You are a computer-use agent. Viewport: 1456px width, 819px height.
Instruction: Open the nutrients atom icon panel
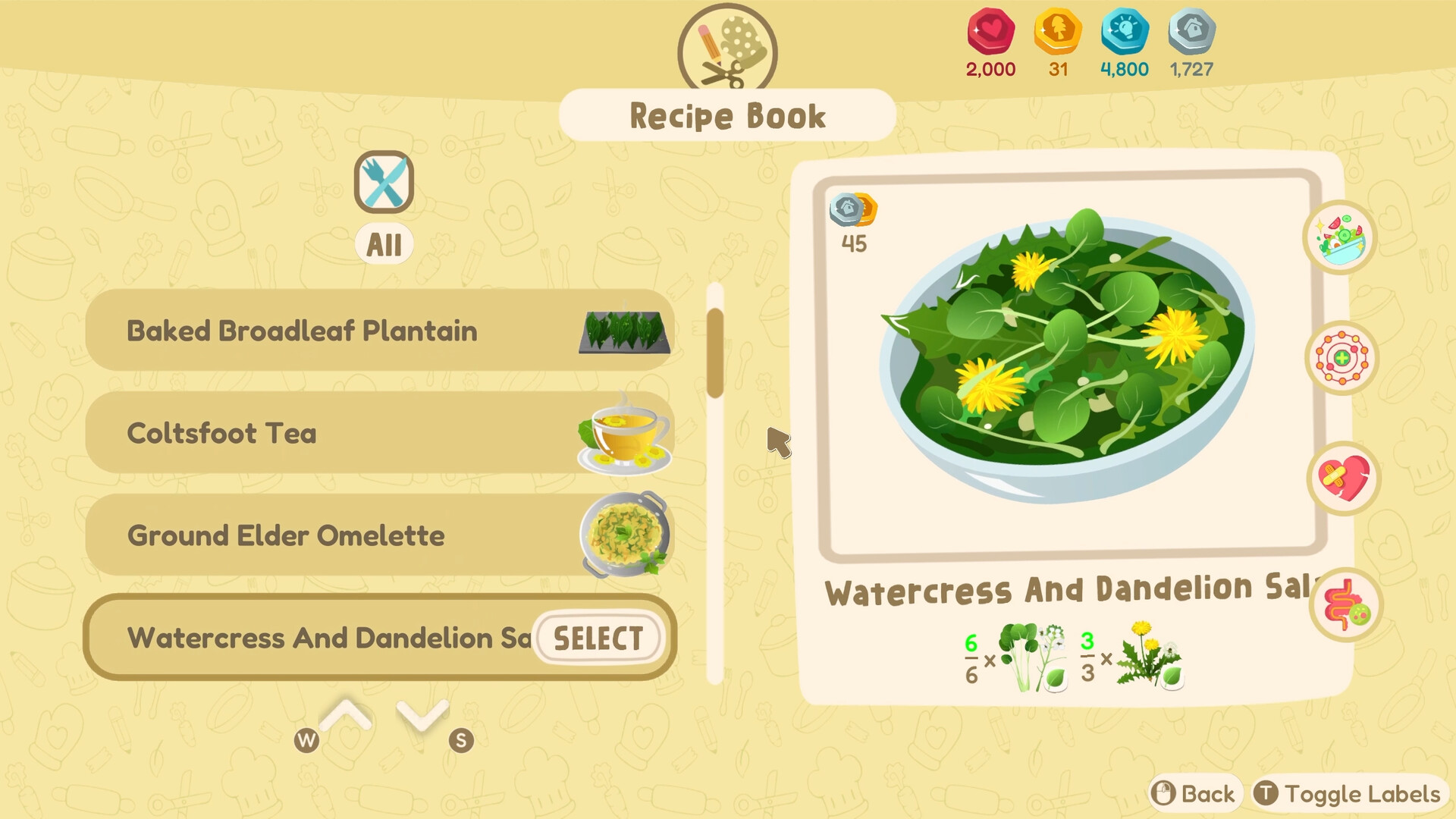pyautogui.click(x=1342, y=358)
